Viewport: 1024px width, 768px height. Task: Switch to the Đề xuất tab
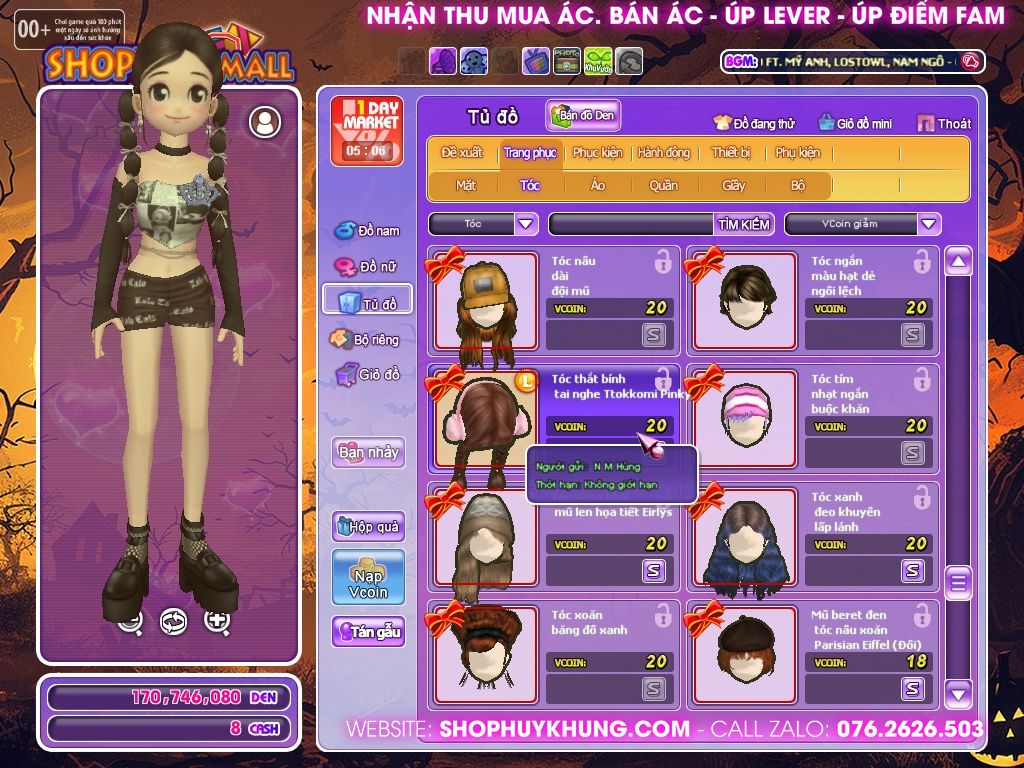pos(461,153)
